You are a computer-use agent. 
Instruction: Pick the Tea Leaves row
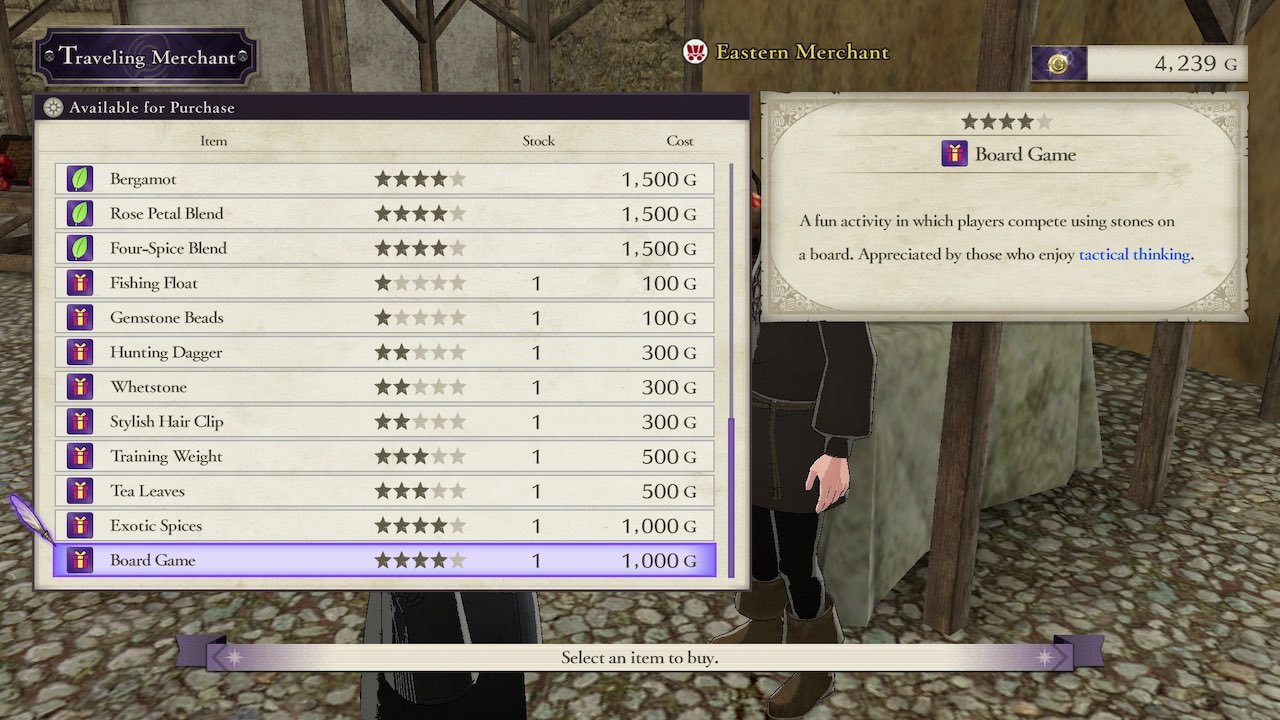click(384, 491)
